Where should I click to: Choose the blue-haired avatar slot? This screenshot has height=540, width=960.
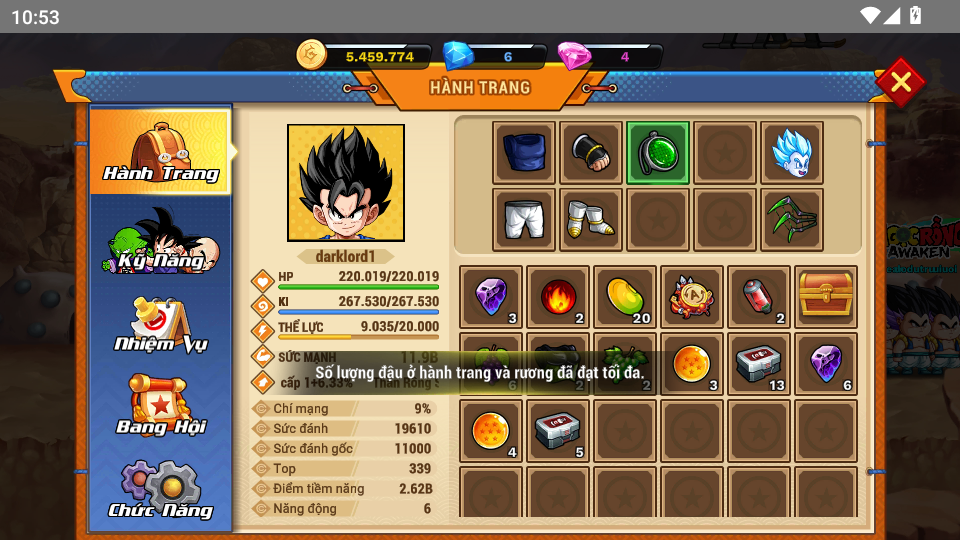click(792, 153)
